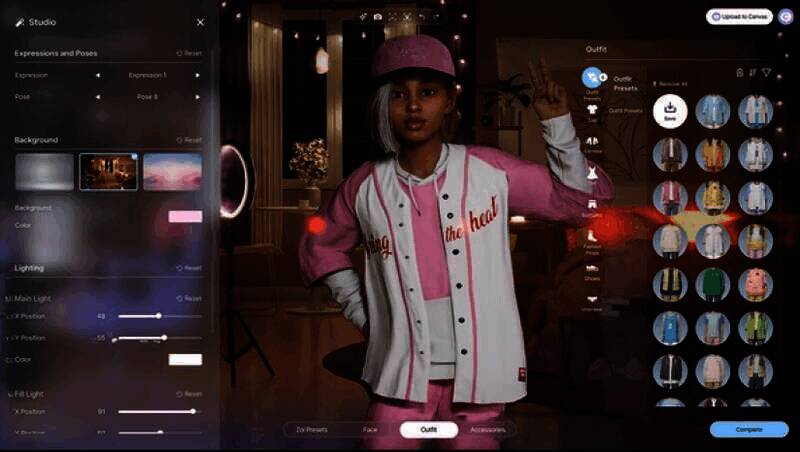Close the Studio panel
800x452 pixels.
pyautogui.click(x=200, y=22)
